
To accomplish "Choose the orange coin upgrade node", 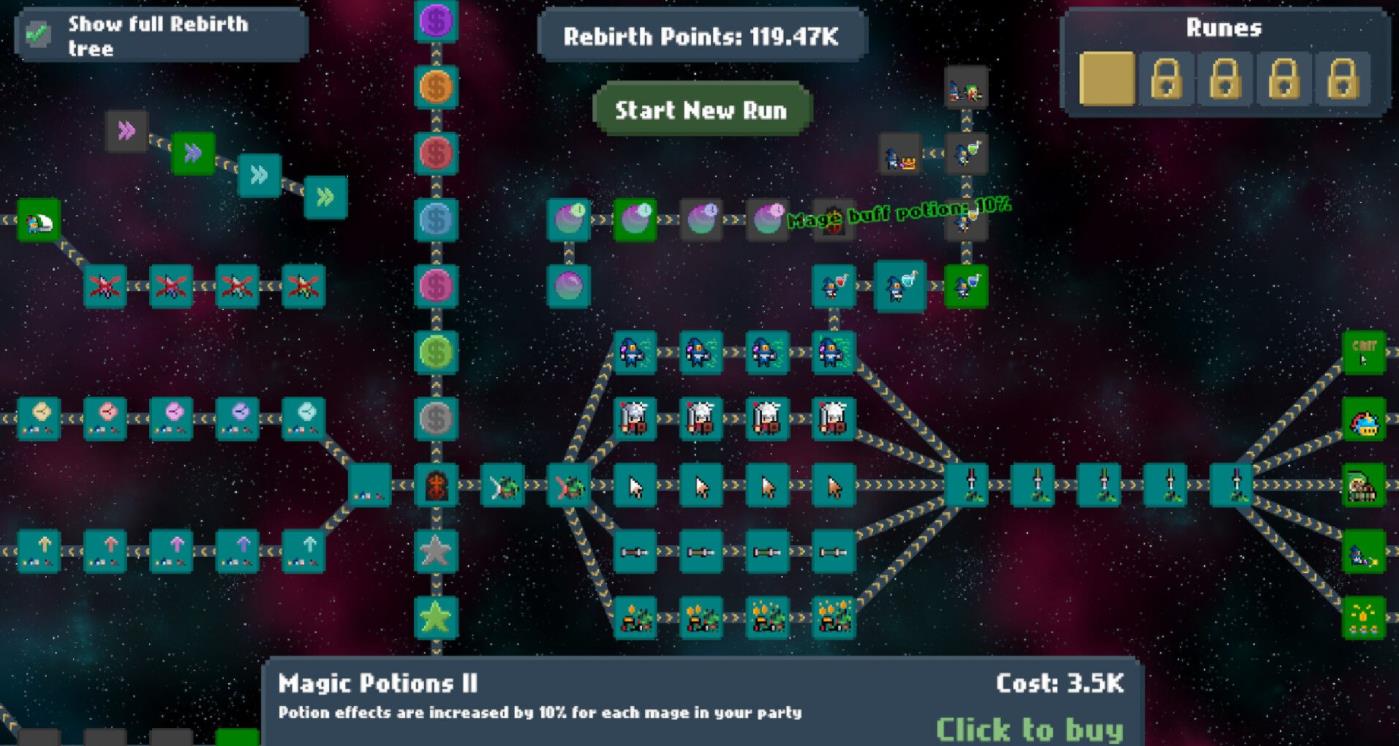I will point(436,87).
